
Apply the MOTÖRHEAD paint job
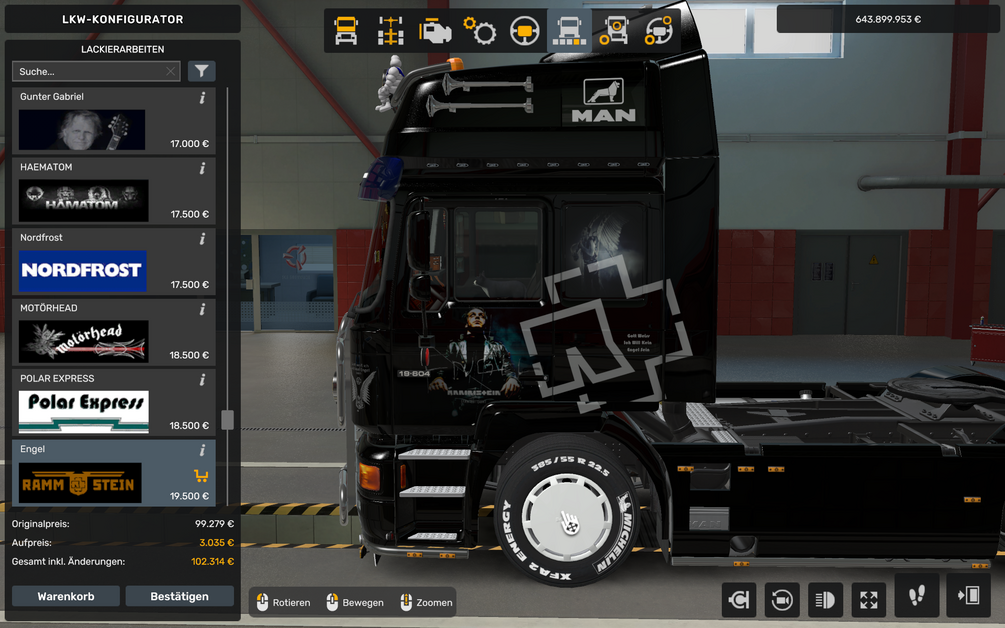pos(84,341)
